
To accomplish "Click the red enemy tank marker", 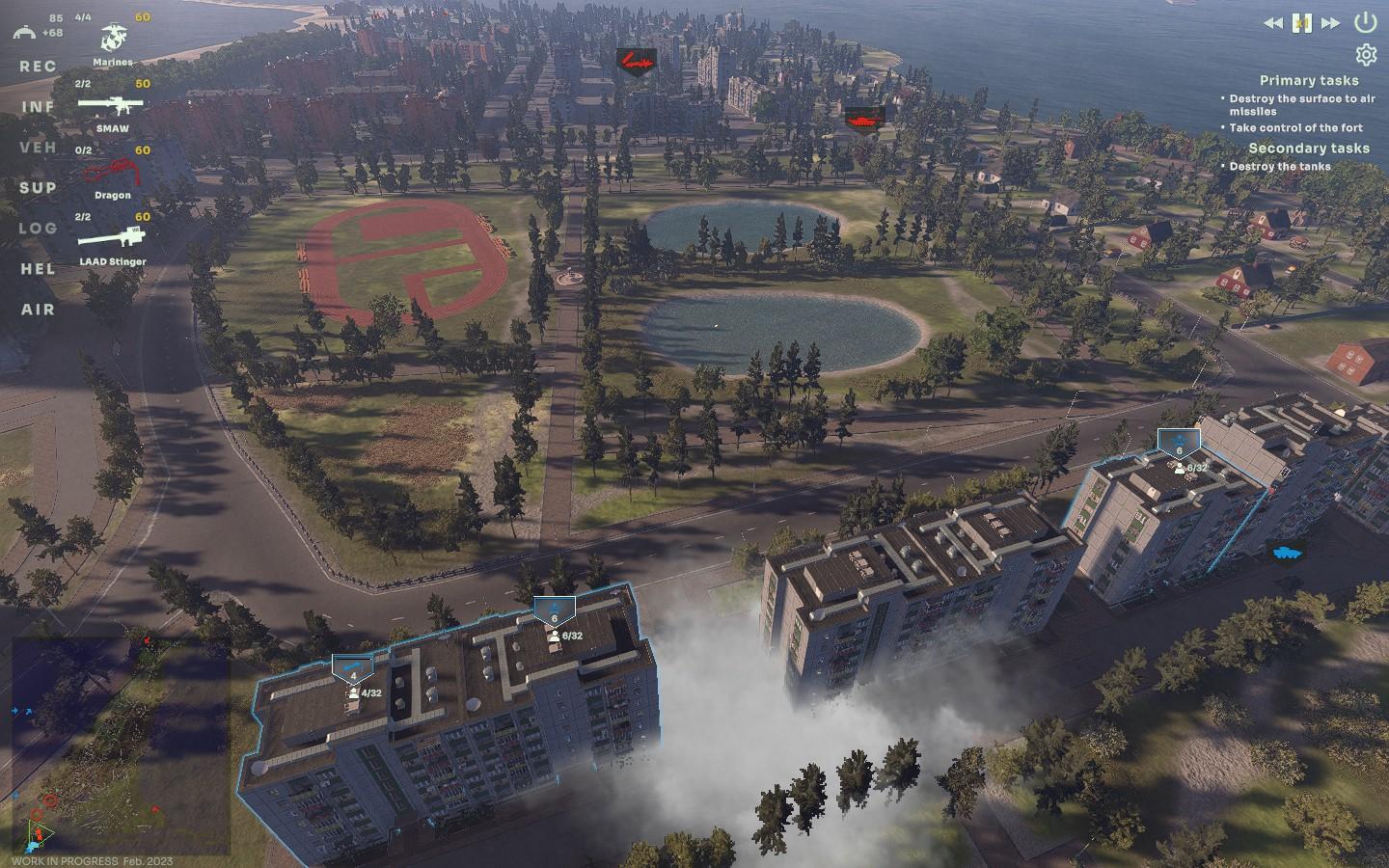I will 859,118.
